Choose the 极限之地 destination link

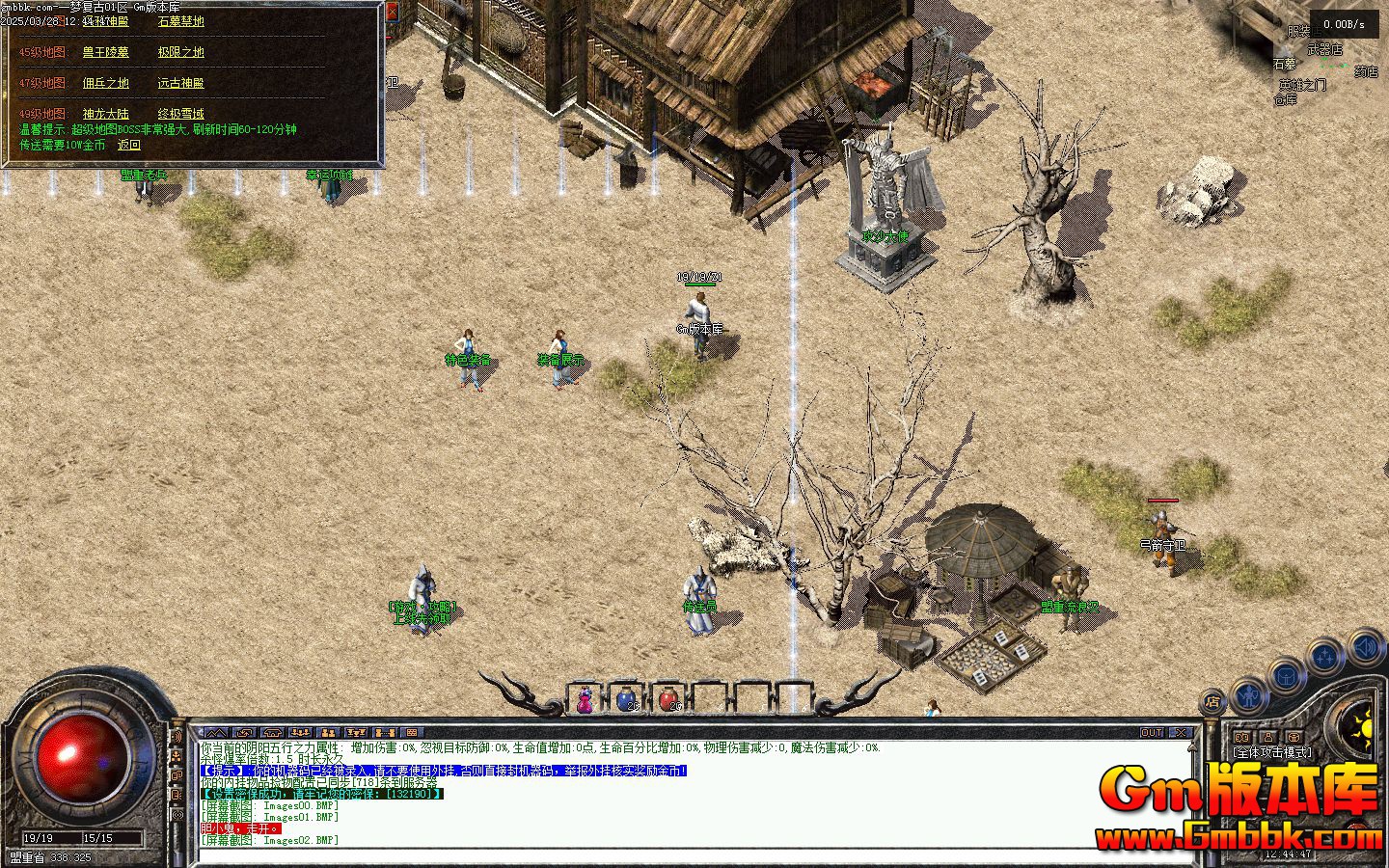click(180, 52)
